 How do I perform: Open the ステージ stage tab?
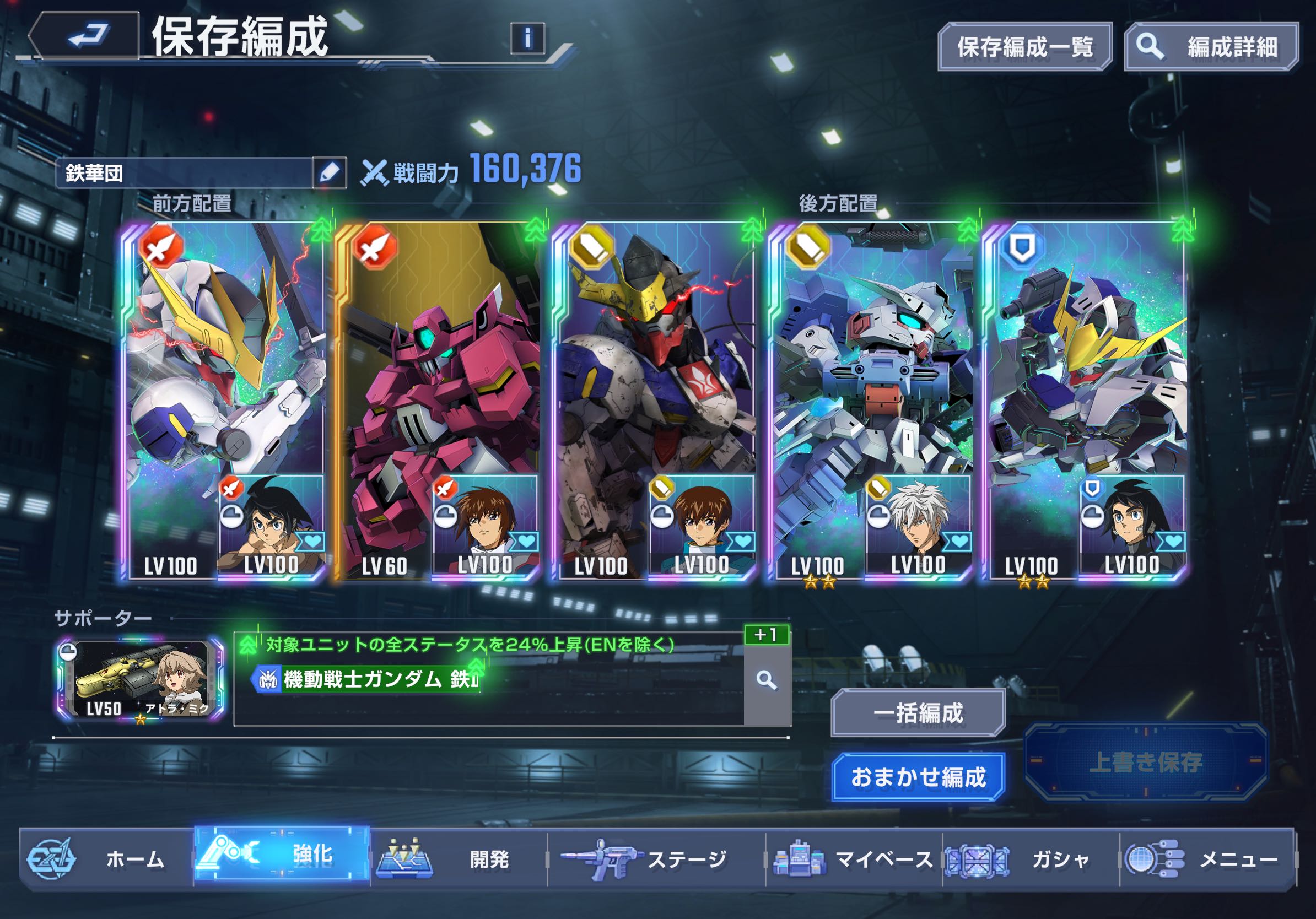tap(656, 859)
